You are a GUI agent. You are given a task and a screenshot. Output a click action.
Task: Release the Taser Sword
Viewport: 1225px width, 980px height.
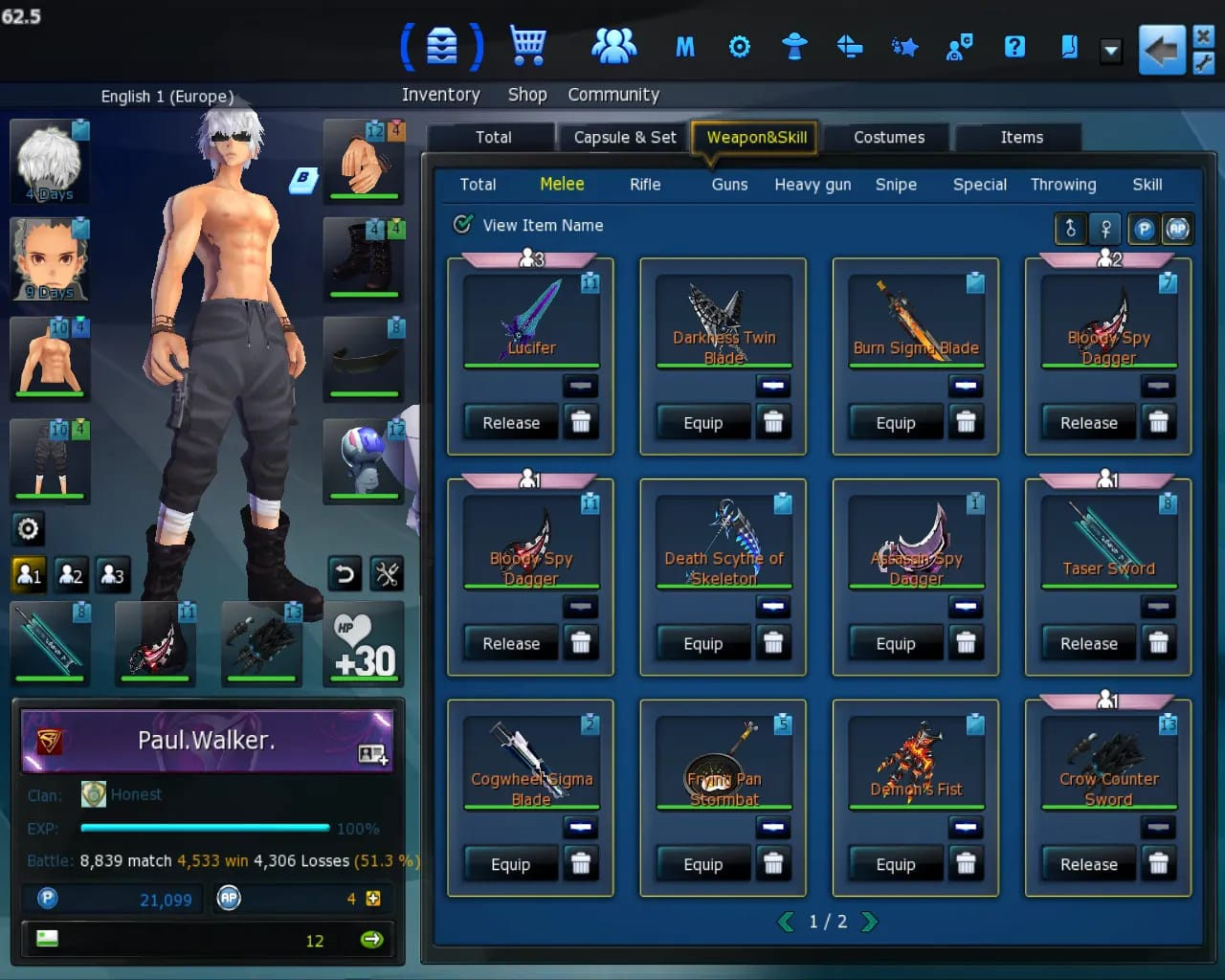point(1088,644)
